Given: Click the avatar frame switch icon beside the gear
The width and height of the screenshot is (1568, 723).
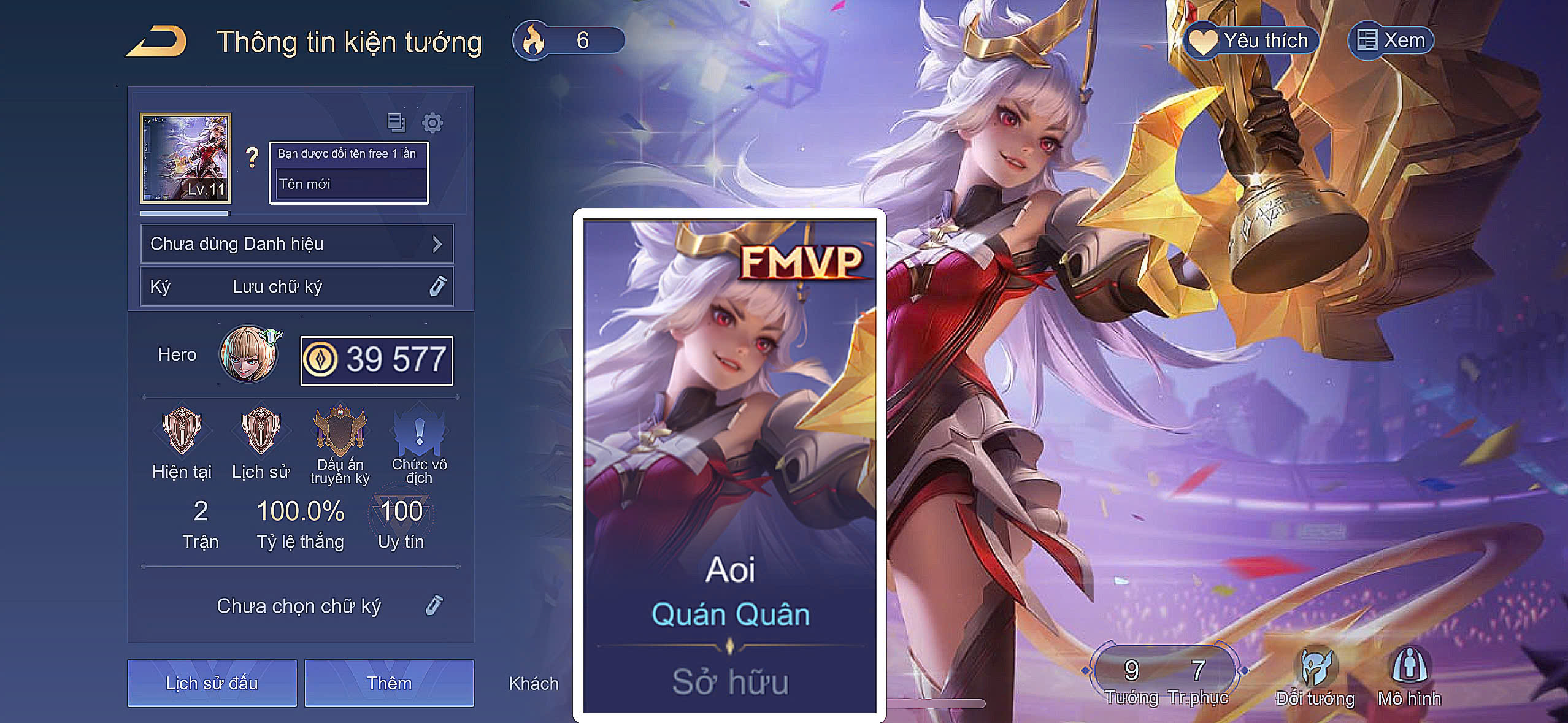Looking at the screenshot, I should pos(397,123).
